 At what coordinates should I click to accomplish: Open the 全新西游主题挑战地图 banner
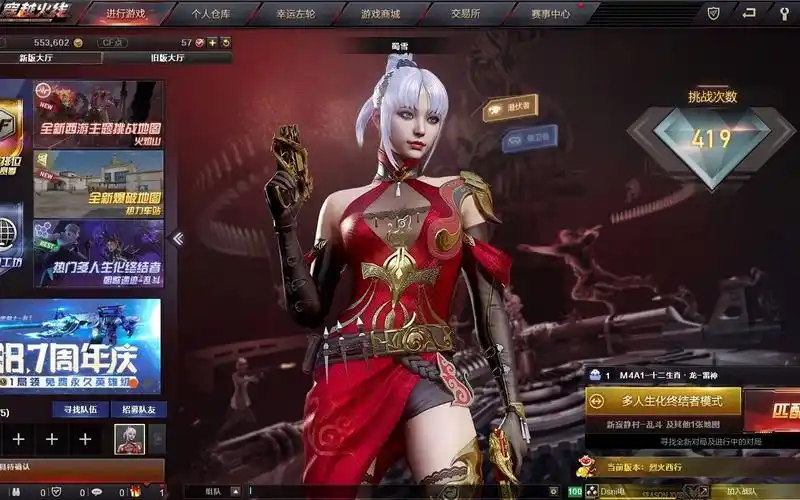coord(98,113)
